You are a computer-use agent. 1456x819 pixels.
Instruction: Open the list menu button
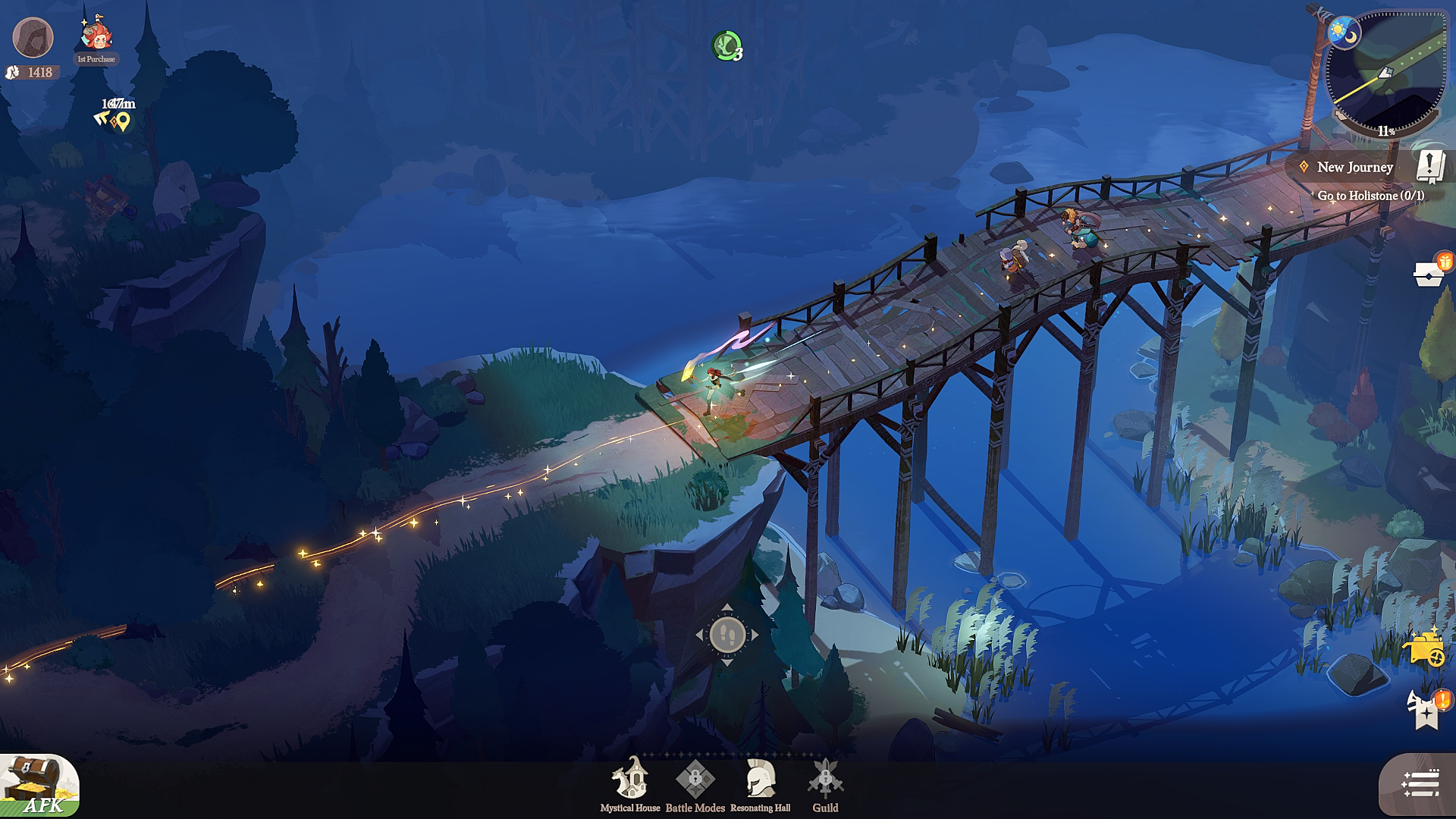click(x=1419, y=784)
